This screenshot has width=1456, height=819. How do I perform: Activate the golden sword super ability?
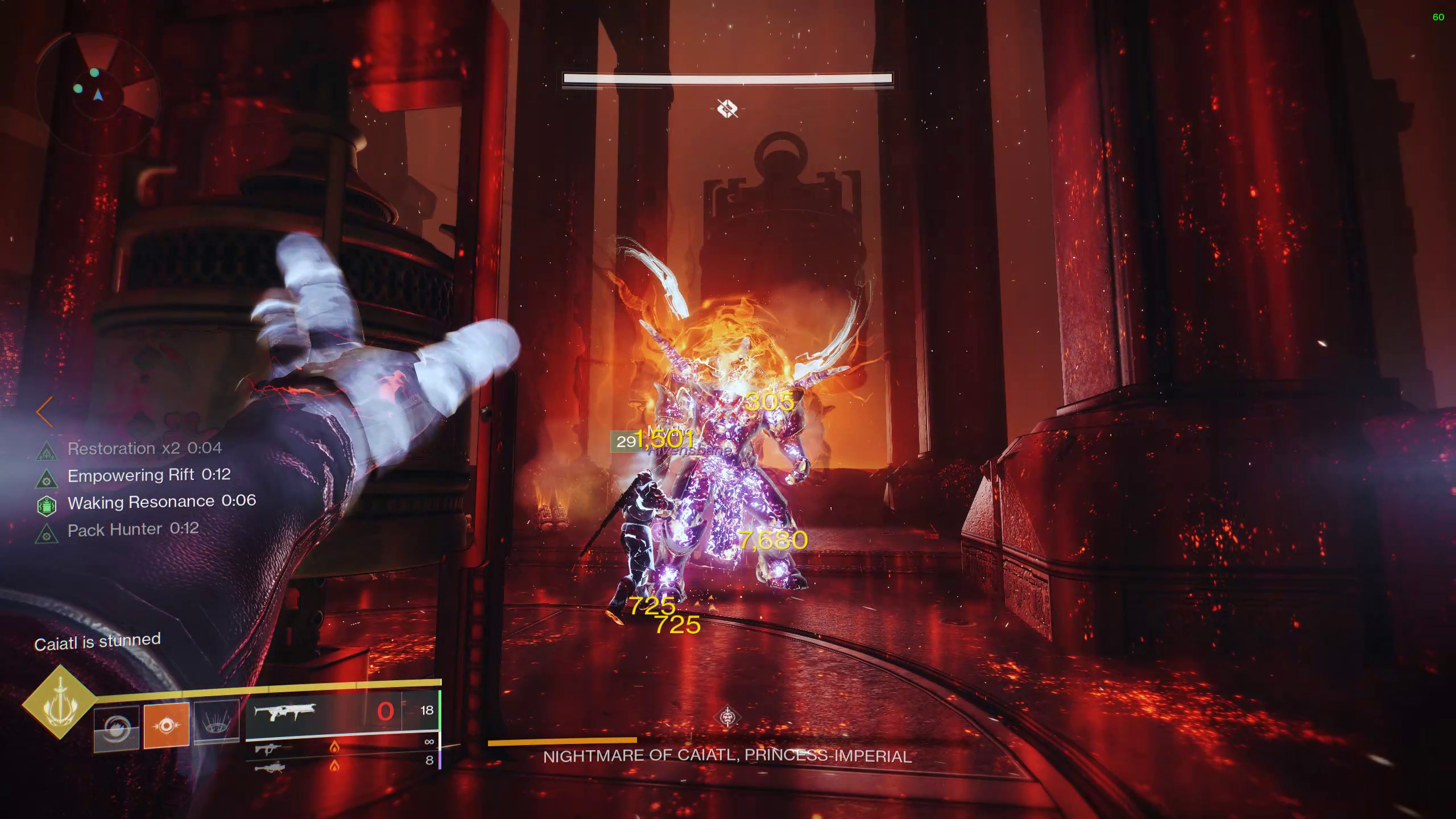click(x=59, y=702)
